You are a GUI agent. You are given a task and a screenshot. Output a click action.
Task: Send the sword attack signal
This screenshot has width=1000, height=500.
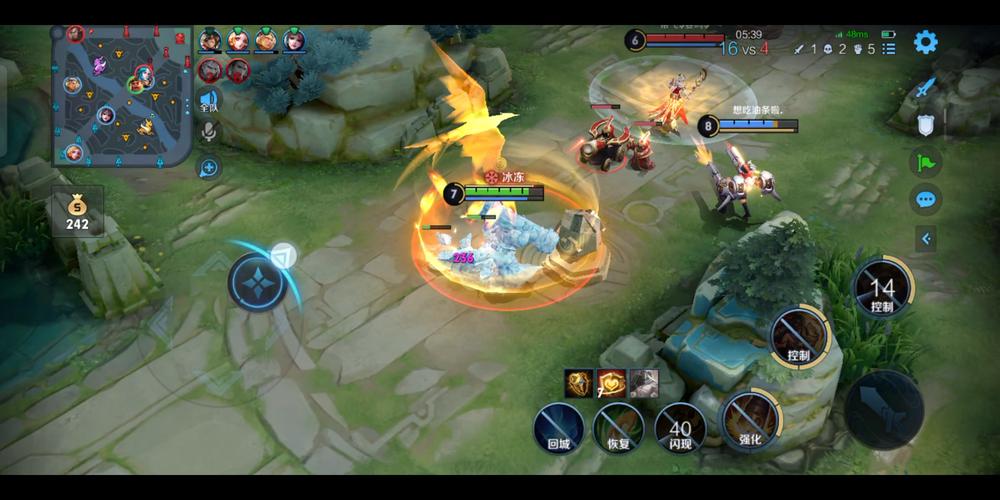tap(926, 88)
